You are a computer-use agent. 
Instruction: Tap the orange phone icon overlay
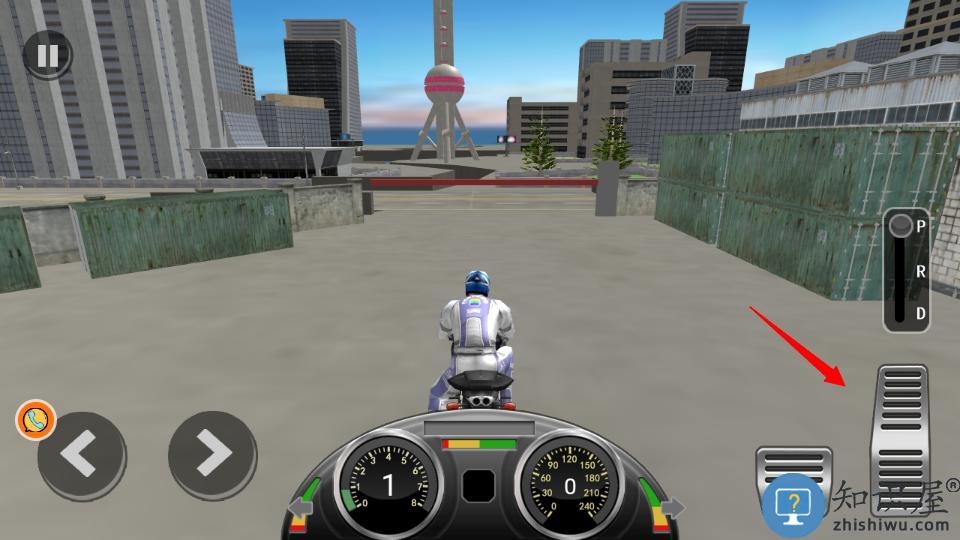coord(36,420)
